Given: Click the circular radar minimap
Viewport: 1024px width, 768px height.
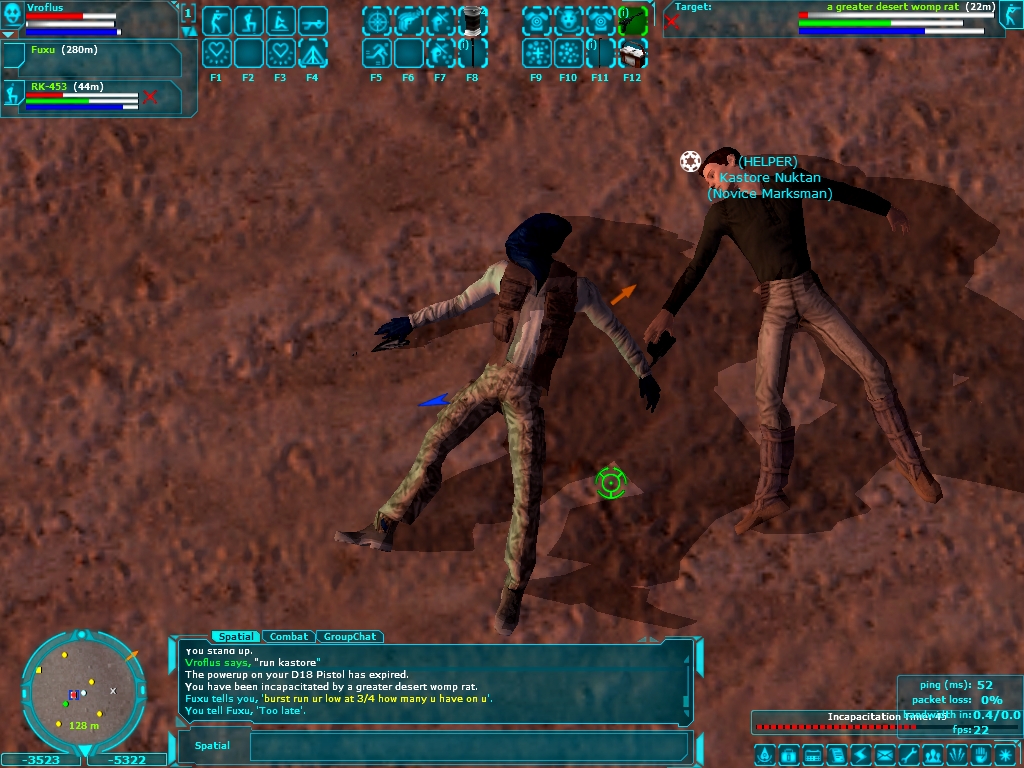Looking at the screenshot, I should (x=75, y=692).
